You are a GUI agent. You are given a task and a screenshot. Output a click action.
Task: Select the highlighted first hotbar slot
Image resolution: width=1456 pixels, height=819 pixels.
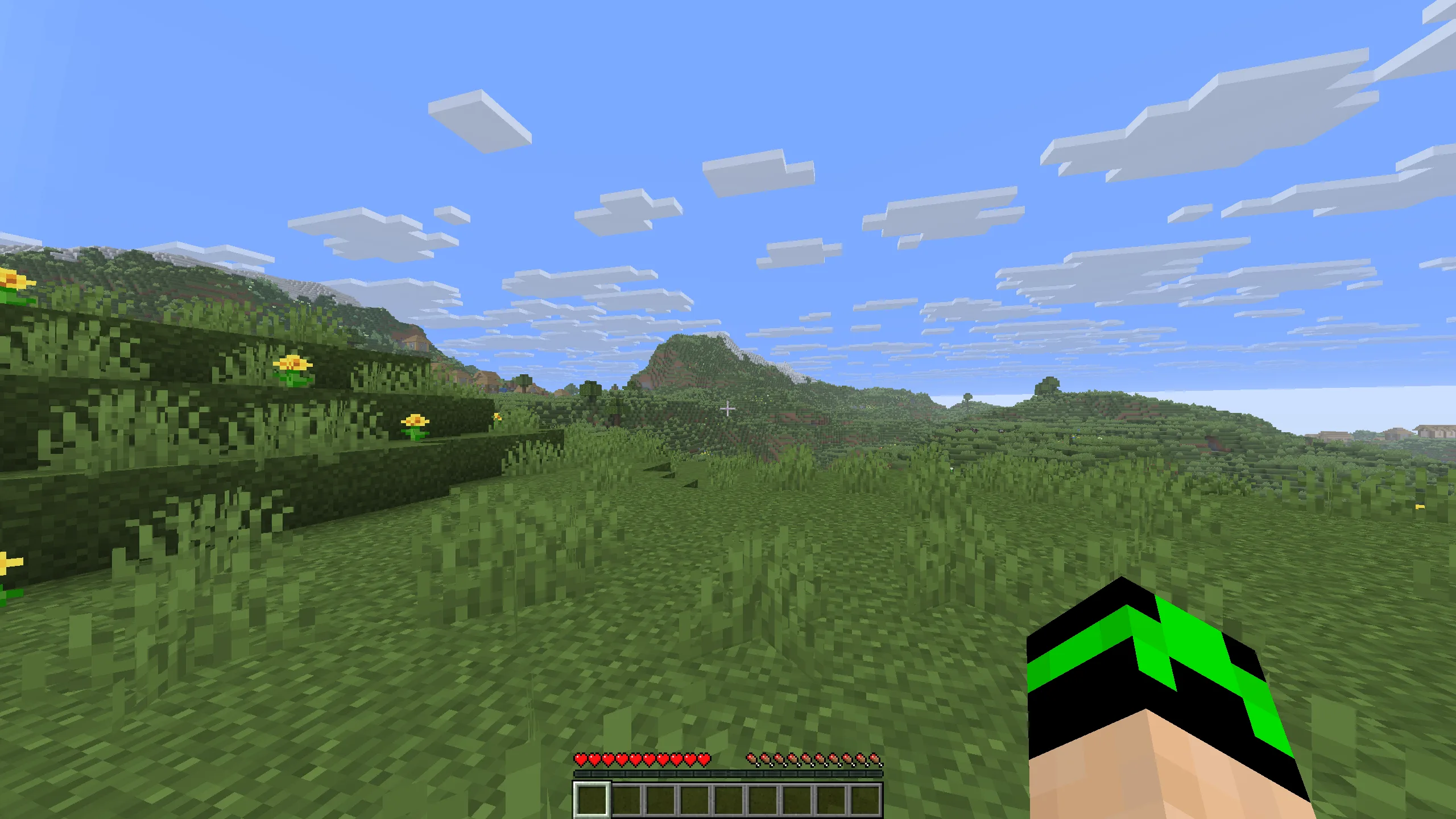tap(591, 800)
